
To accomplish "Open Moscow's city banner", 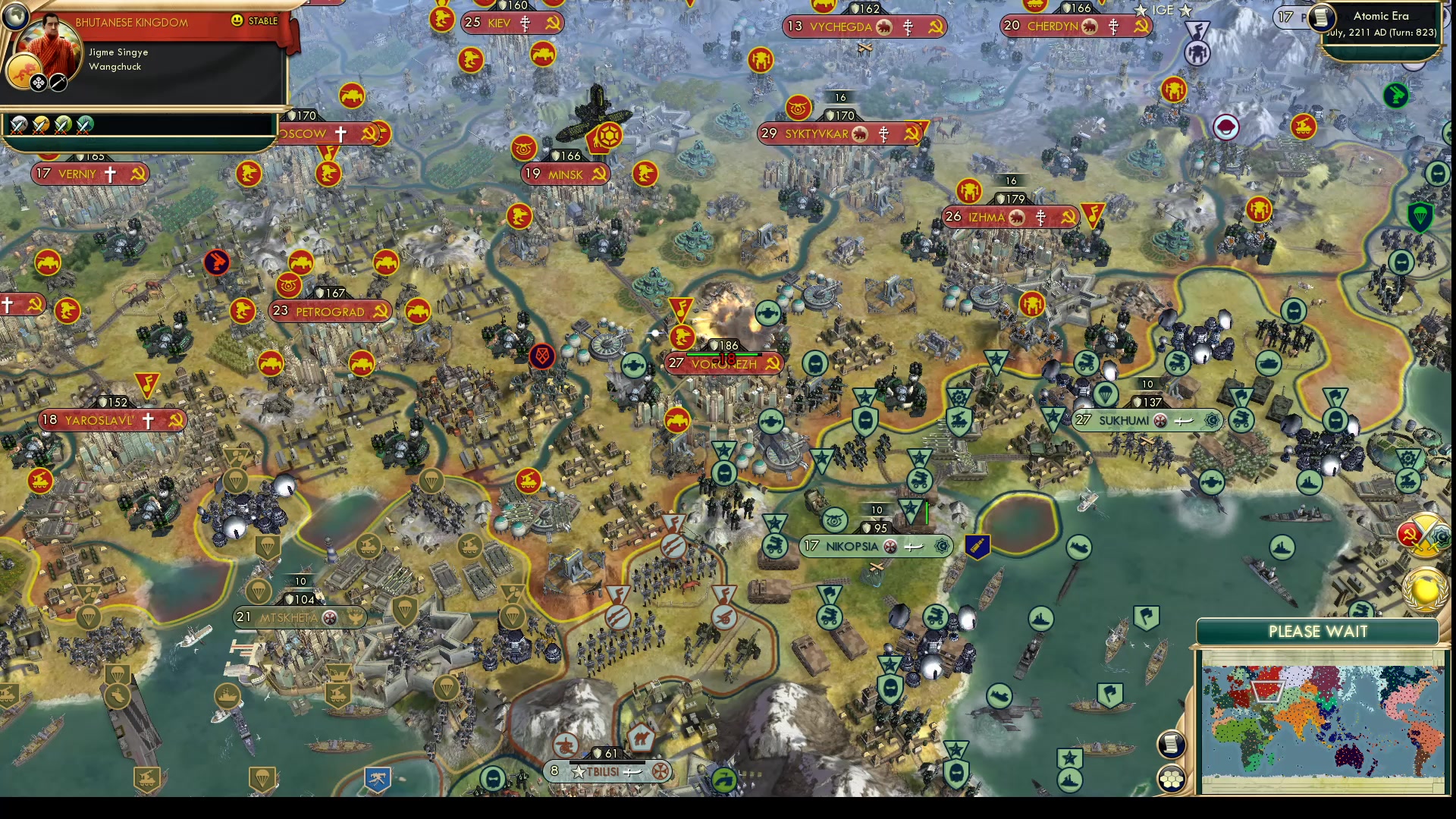I will point(311,134).
